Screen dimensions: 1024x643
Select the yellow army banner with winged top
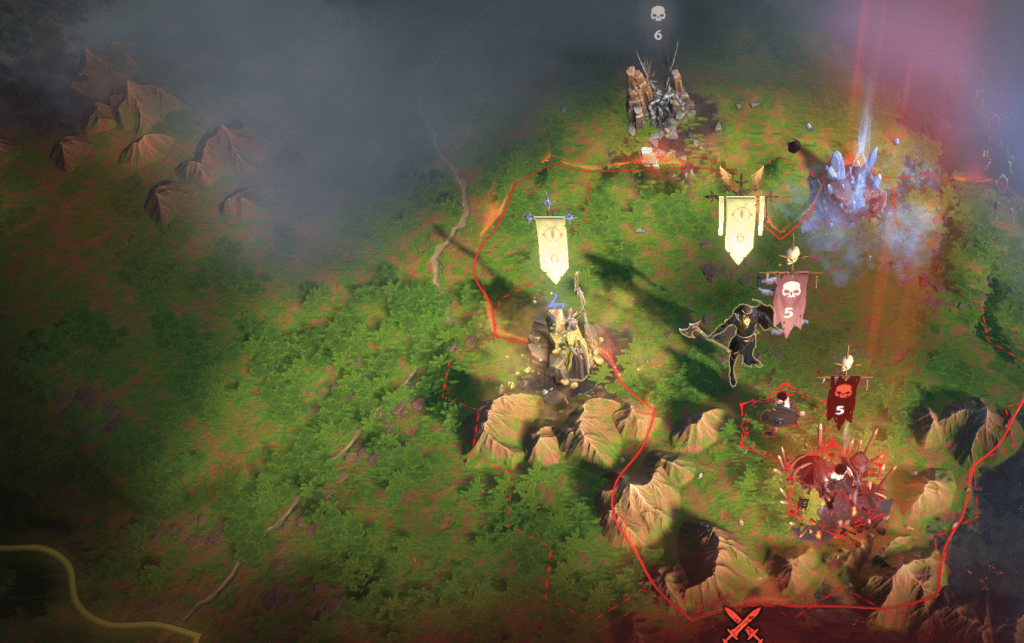coord(740,228)
